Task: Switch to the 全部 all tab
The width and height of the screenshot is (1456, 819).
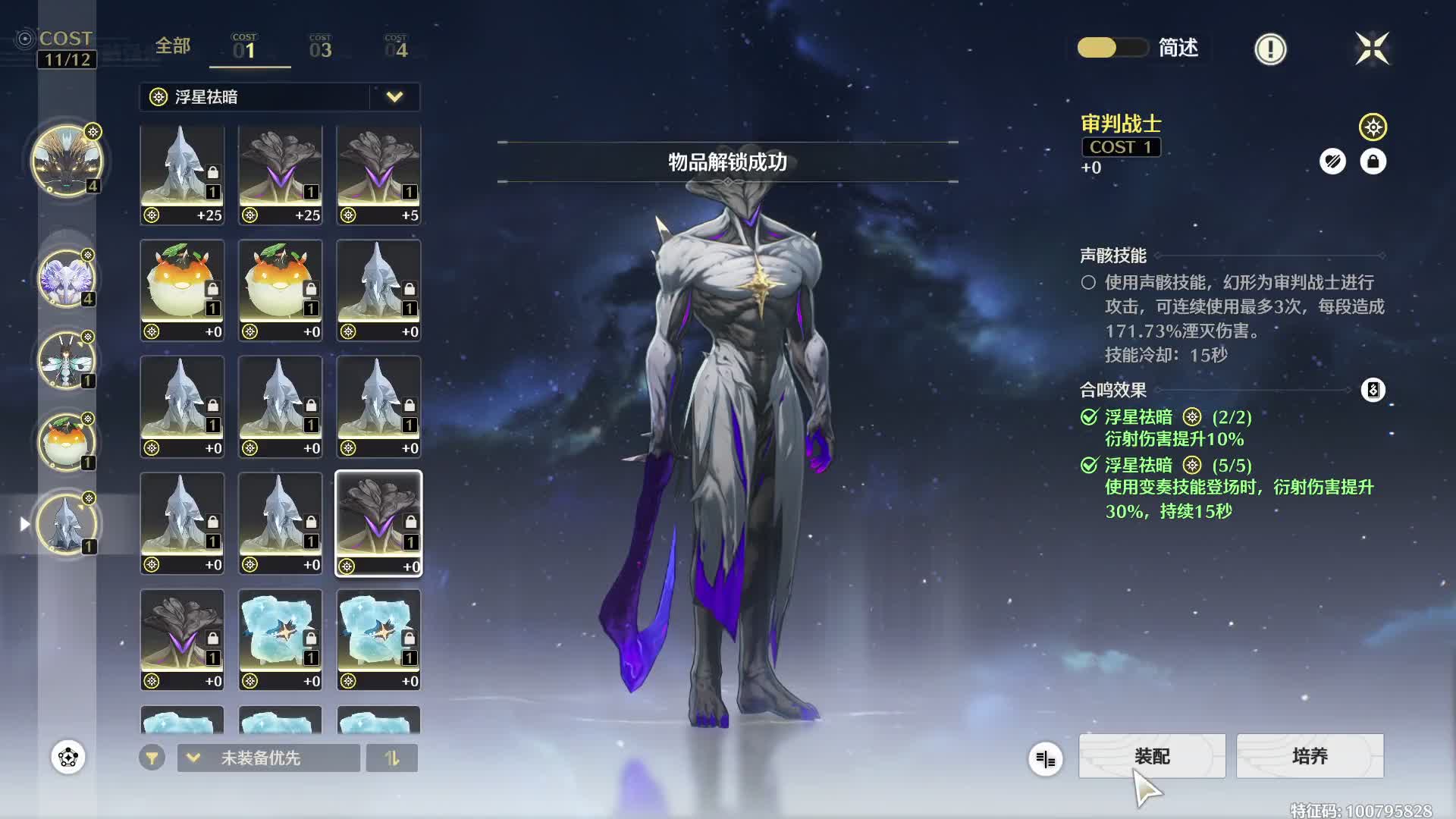Action: [x=173, y=46]
